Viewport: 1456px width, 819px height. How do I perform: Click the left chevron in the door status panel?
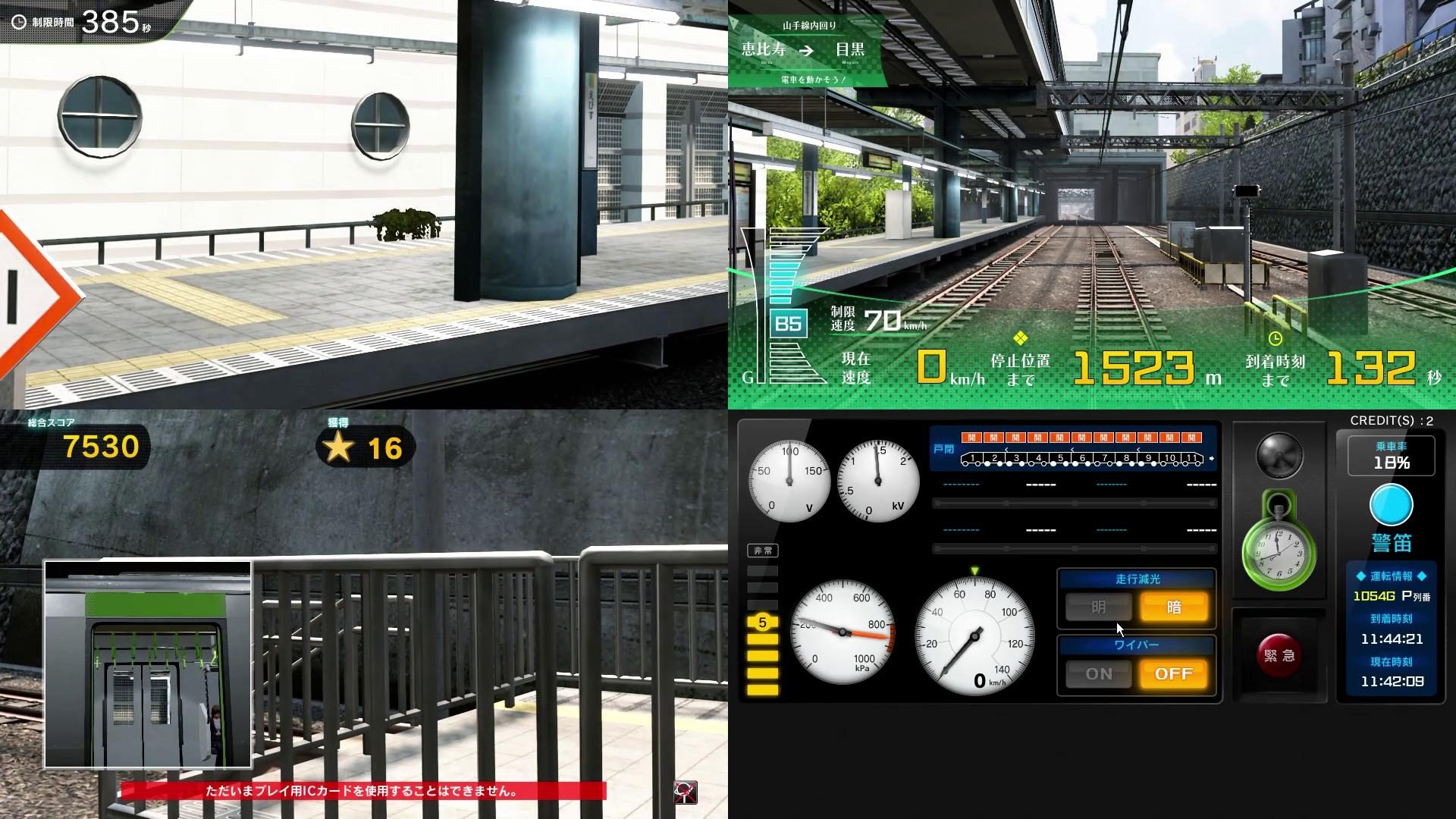click(1006, 450)
